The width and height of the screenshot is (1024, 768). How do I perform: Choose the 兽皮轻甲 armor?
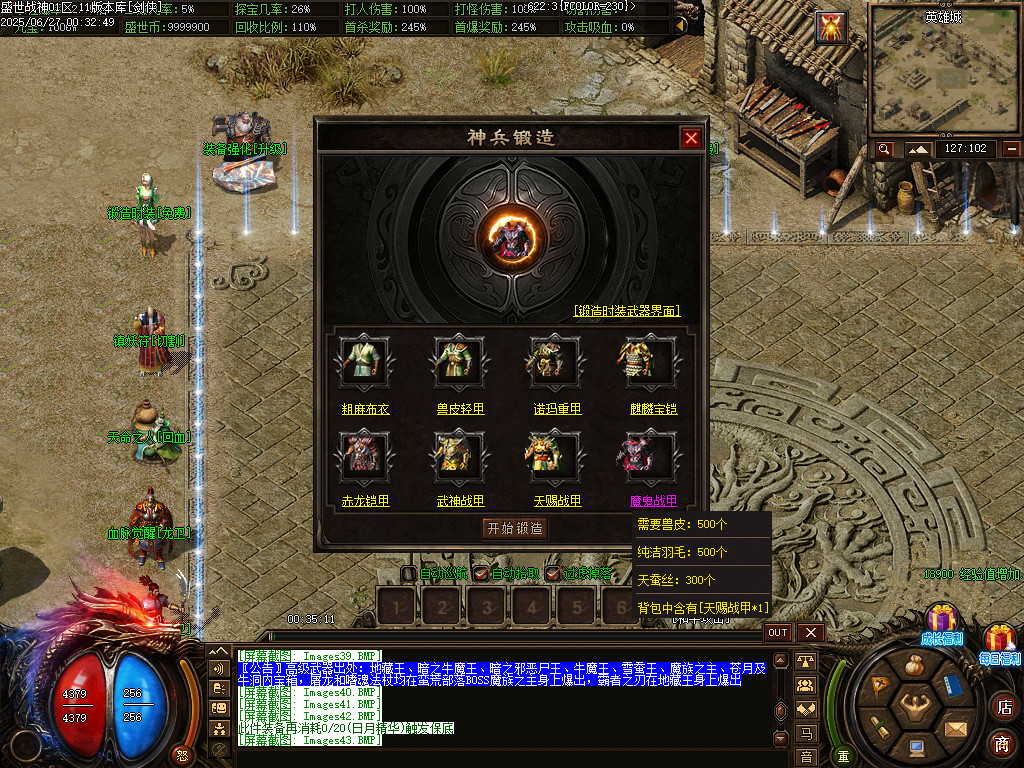point(459,360)
